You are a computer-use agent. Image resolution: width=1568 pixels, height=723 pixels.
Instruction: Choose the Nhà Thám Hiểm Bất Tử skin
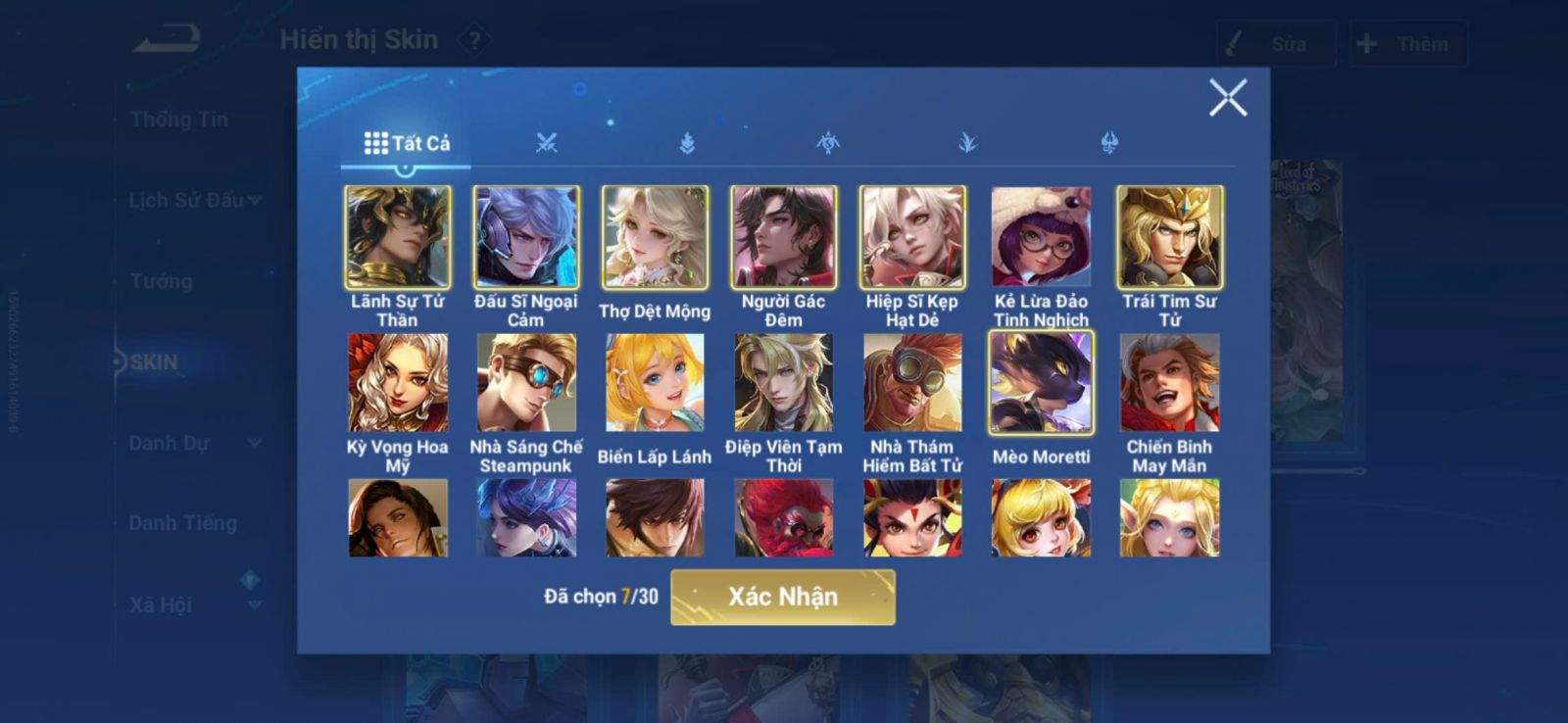pyautogui.click(x=912, y=383)
